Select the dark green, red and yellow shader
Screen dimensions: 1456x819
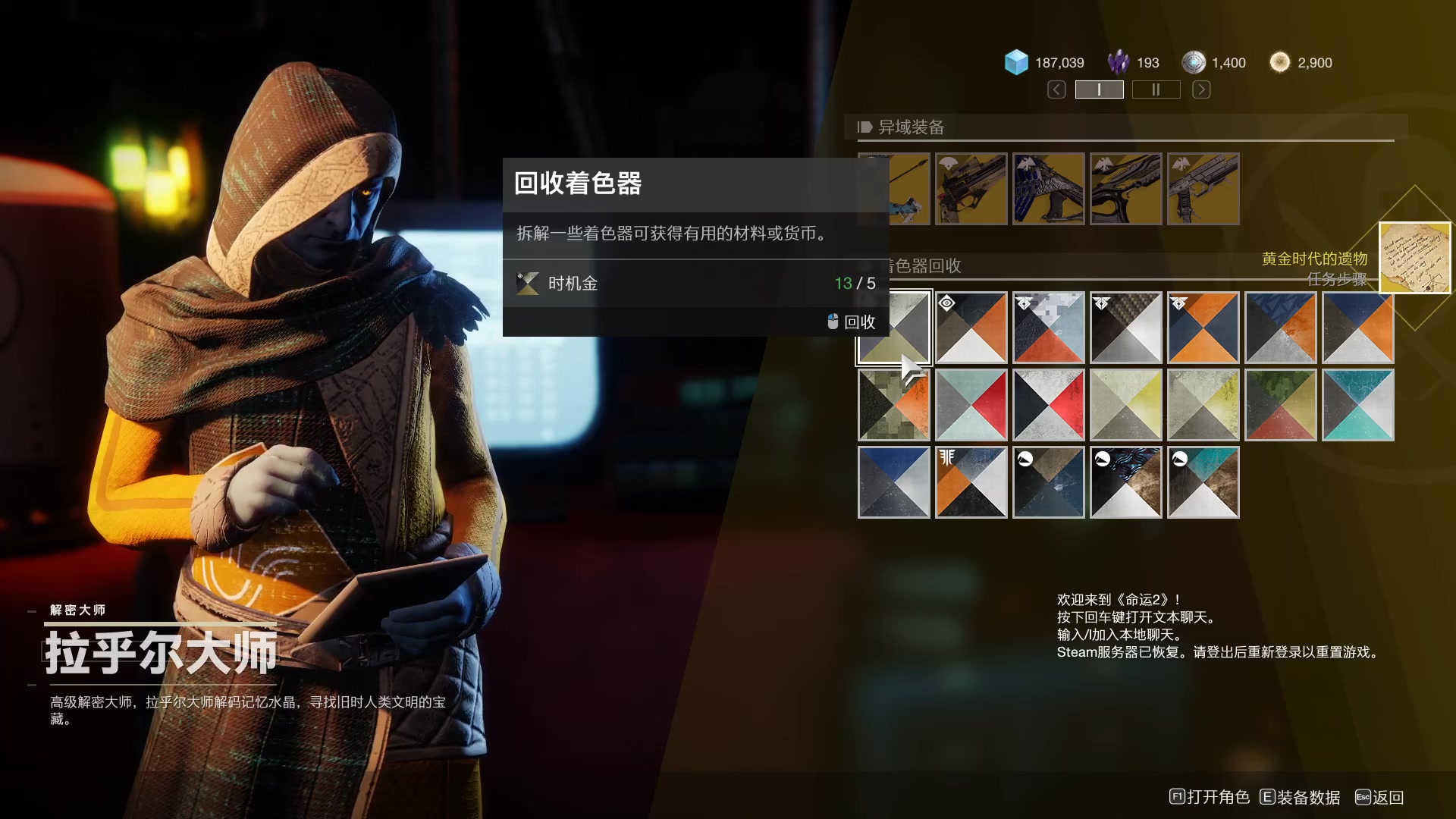pos(1281,405)
